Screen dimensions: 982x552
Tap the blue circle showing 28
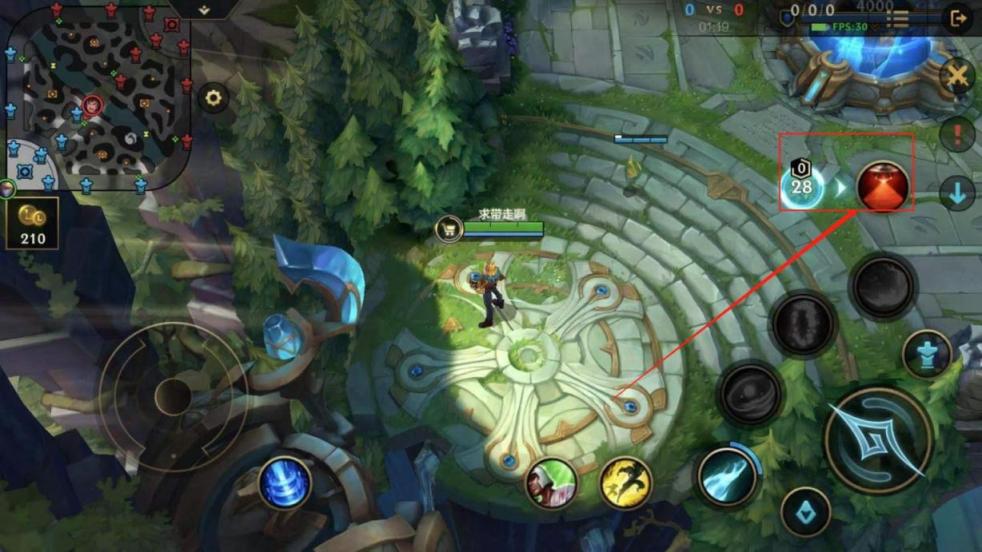click(x=802, y=186)
